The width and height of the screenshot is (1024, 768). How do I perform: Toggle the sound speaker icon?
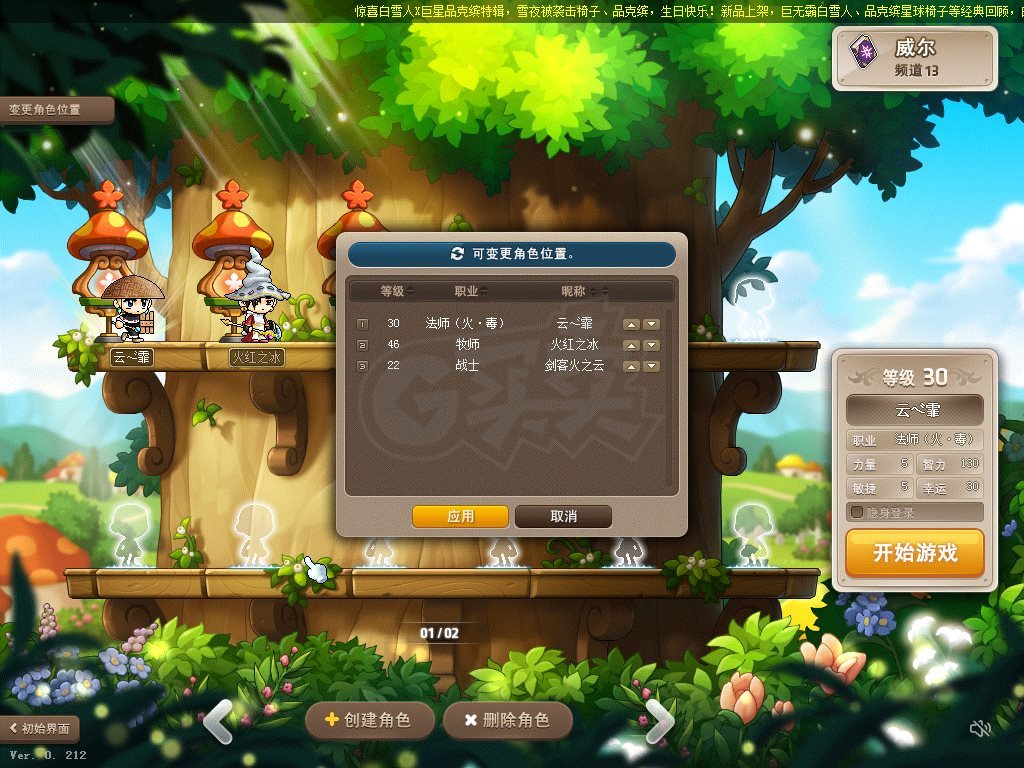point(980,729)
